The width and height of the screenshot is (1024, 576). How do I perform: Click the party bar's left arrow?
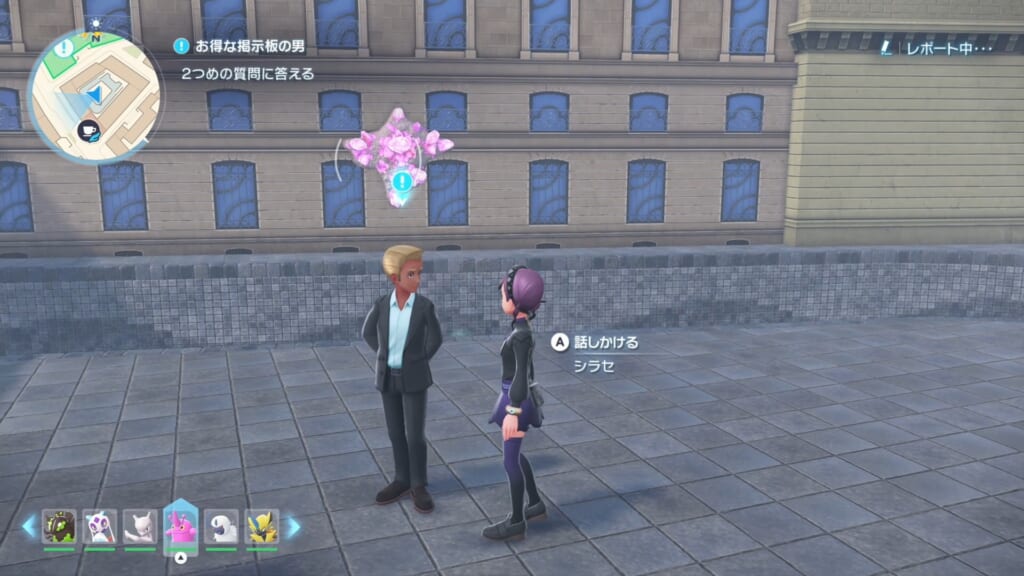pos(29,526)
